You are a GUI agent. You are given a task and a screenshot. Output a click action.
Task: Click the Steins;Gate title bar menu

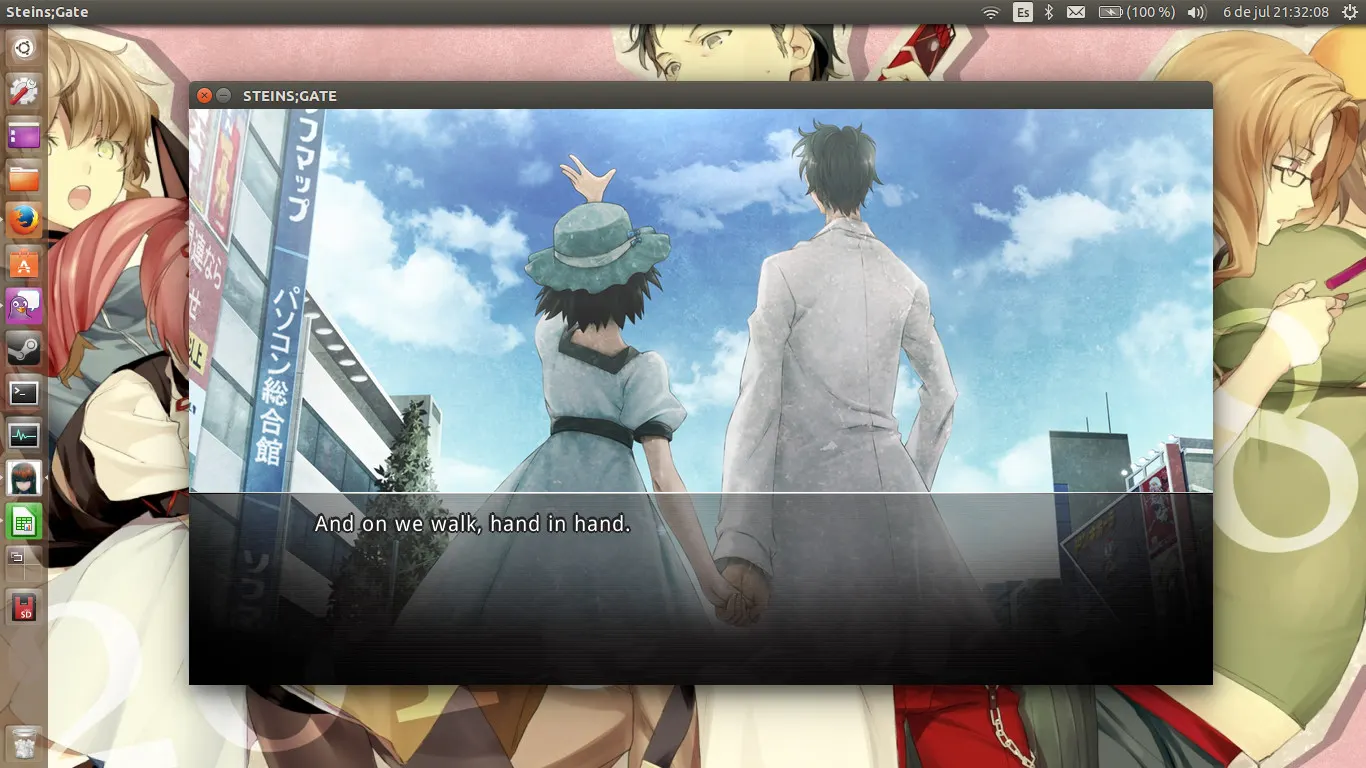pyautogui.click(x=289, y=96)
